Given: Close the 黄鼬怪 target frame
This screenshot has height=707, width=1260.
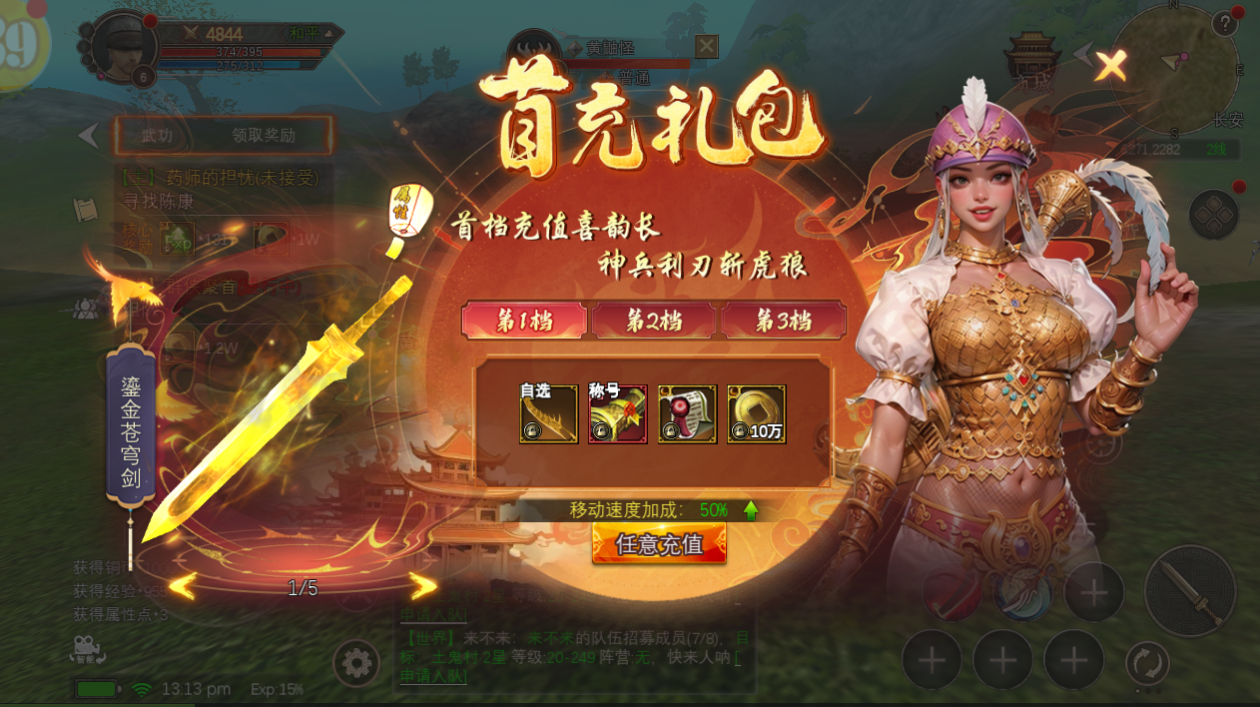Looking at the screenshot, I should [x=707, y=46].
